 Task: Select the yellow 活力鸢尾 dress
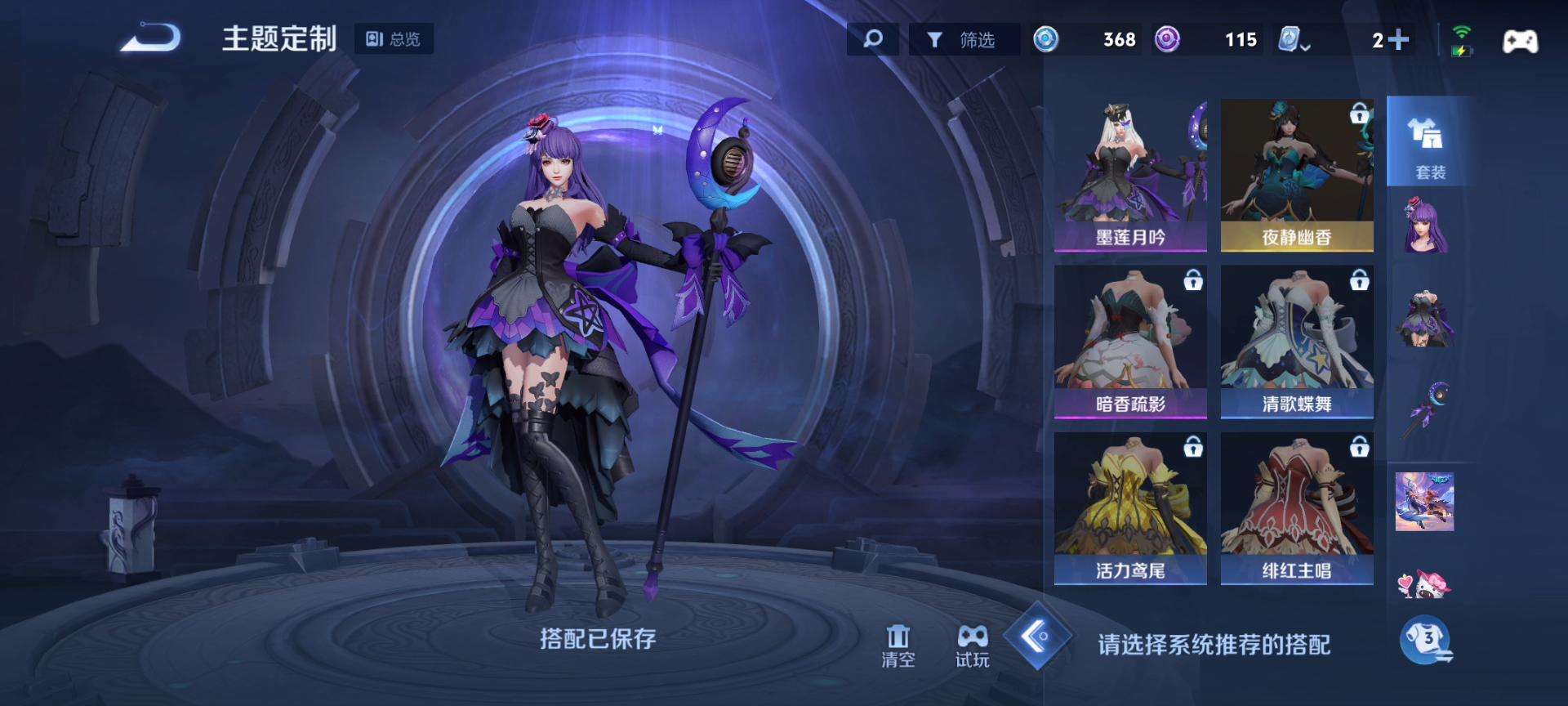click(x=1130, y=508)
